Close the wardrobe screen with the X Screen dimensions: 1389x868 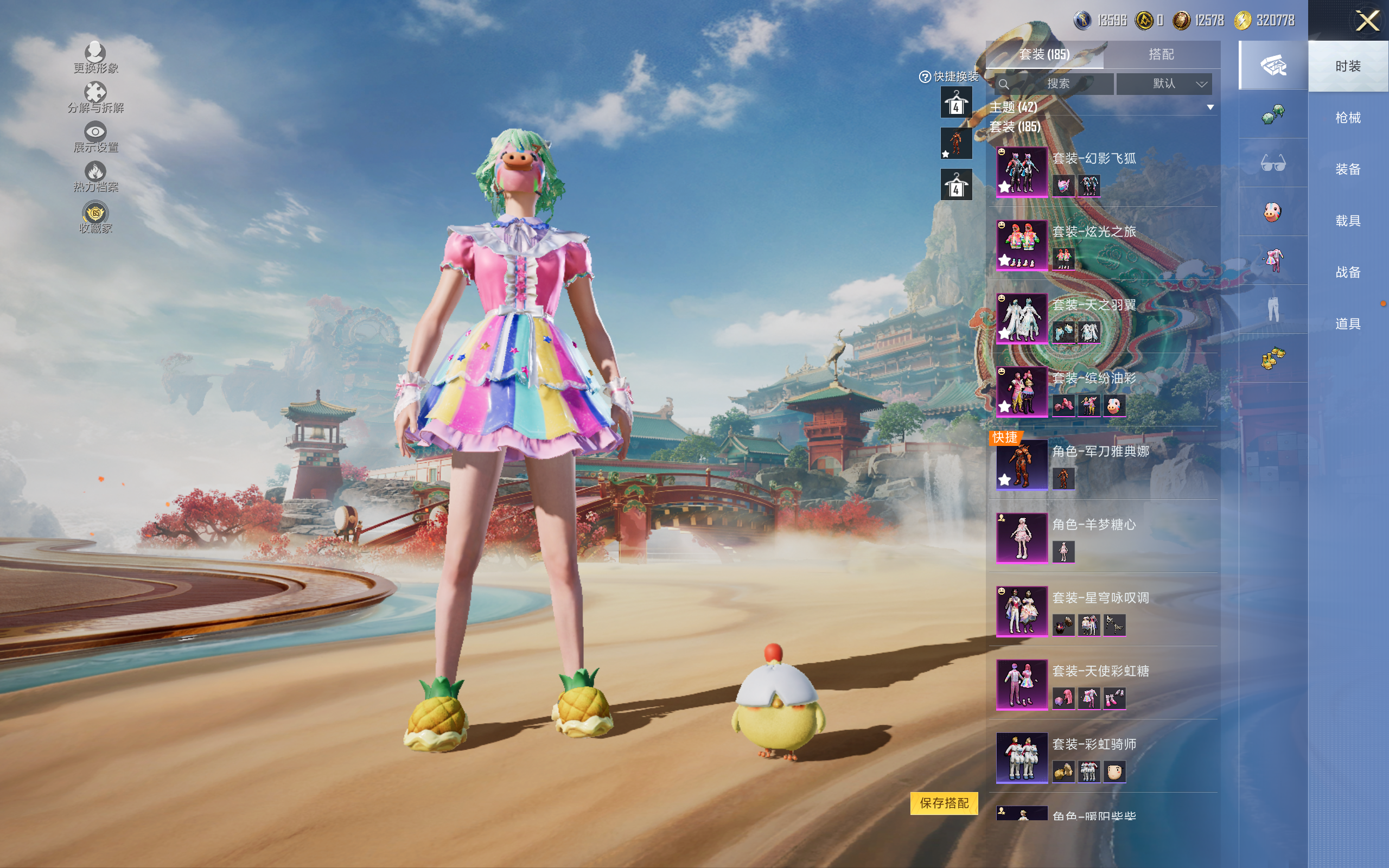(x=1367, y=21)
